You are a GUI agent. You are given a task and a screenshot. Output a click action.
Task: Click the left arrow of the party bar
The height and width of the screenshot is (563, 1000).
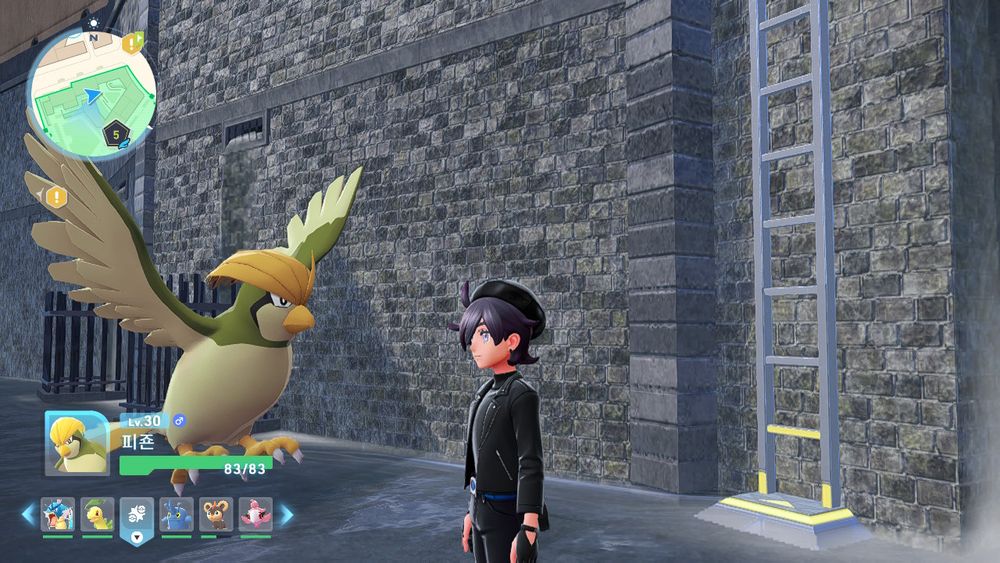[28, 514]
